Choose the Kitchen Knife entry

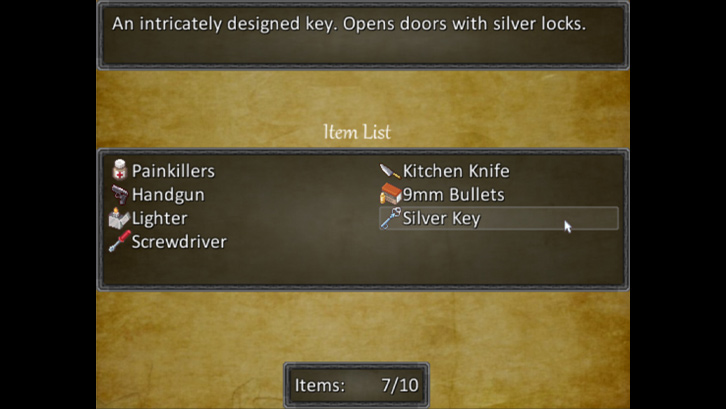point(455,171)
